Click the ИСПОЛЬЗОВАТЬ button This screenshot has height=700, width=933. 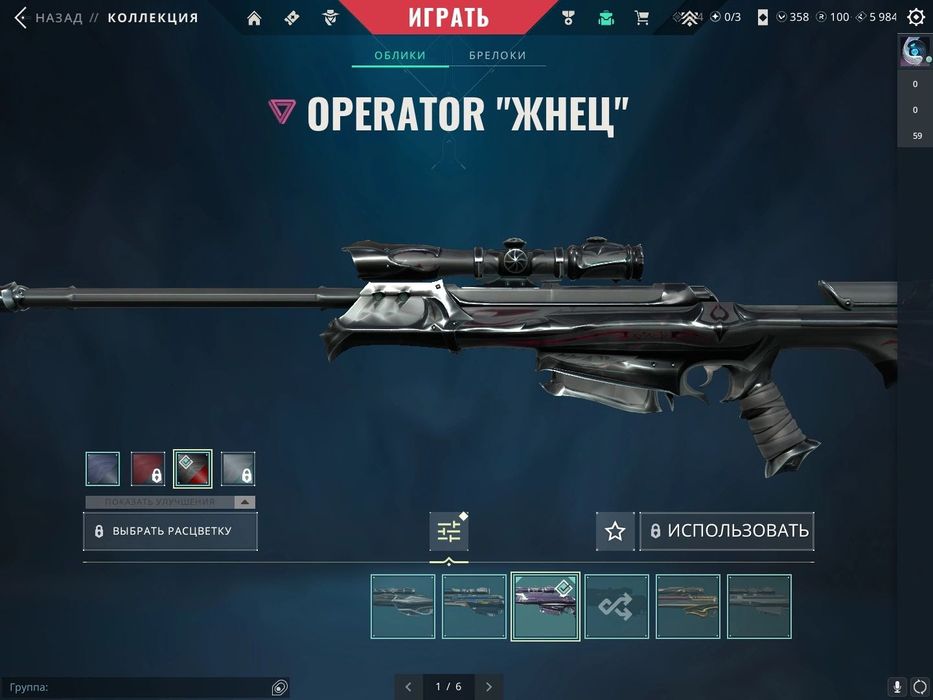[727, 531]
